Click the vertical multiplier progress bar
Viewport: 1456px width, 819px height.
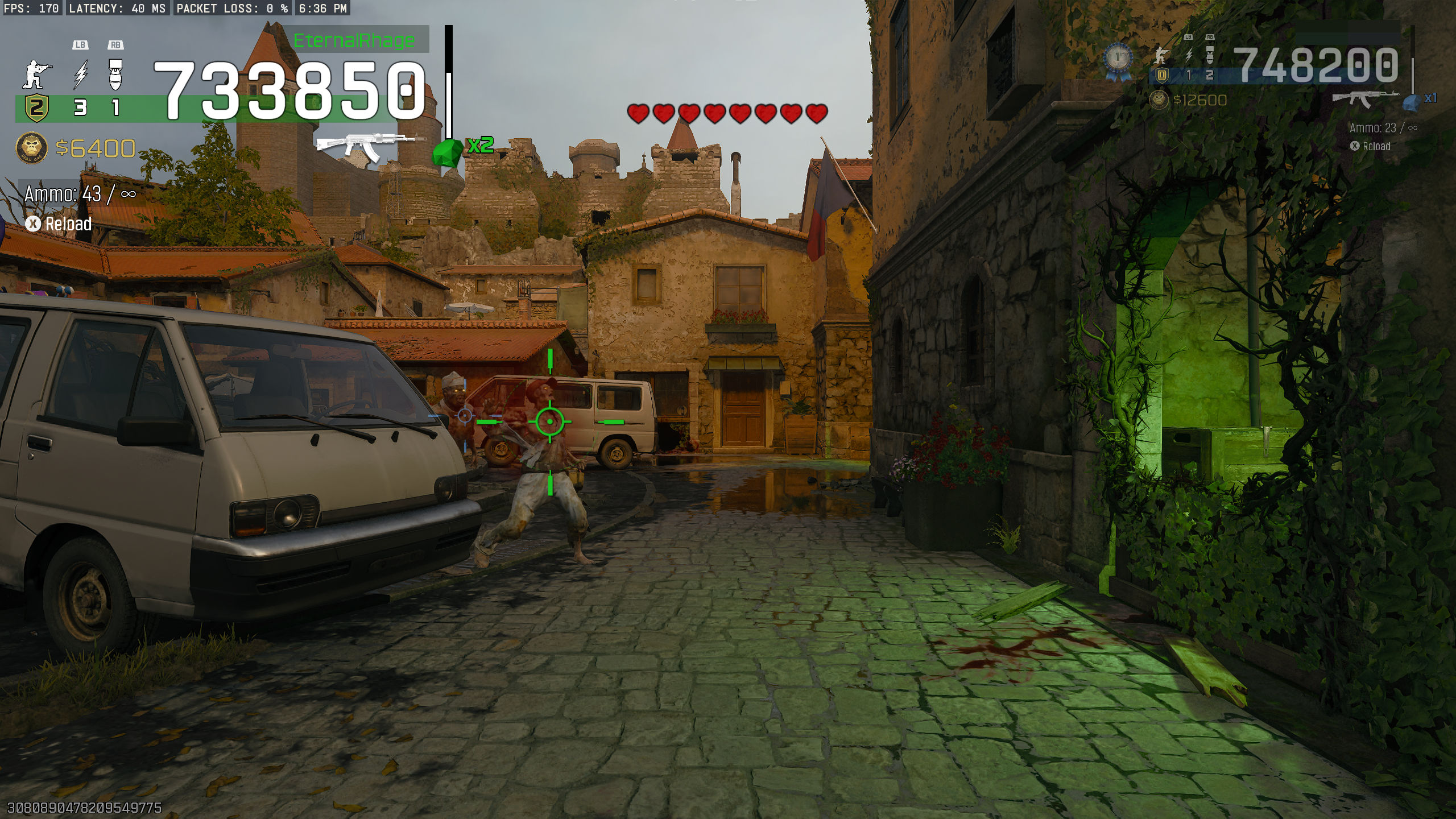[449, 80]
